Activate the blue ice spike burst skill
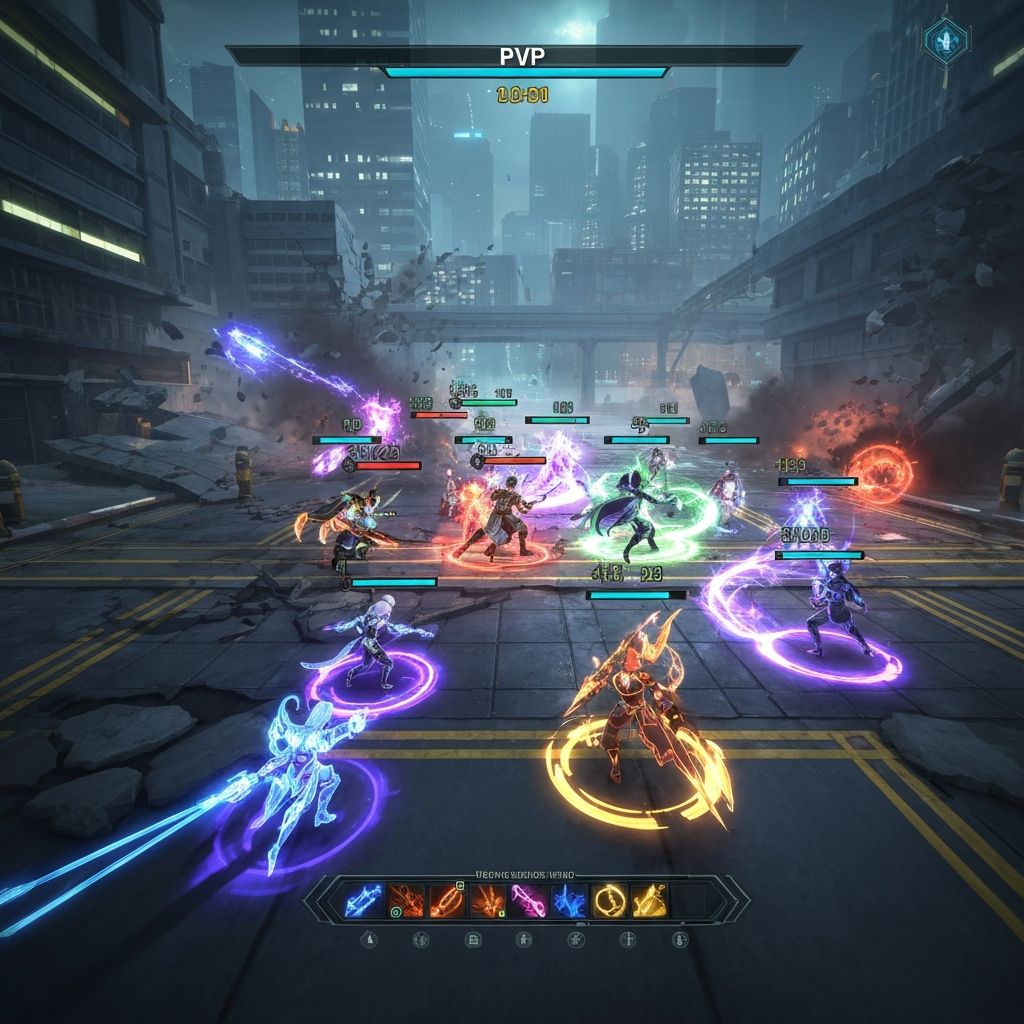The image size is (1024, 1024). 569,901
